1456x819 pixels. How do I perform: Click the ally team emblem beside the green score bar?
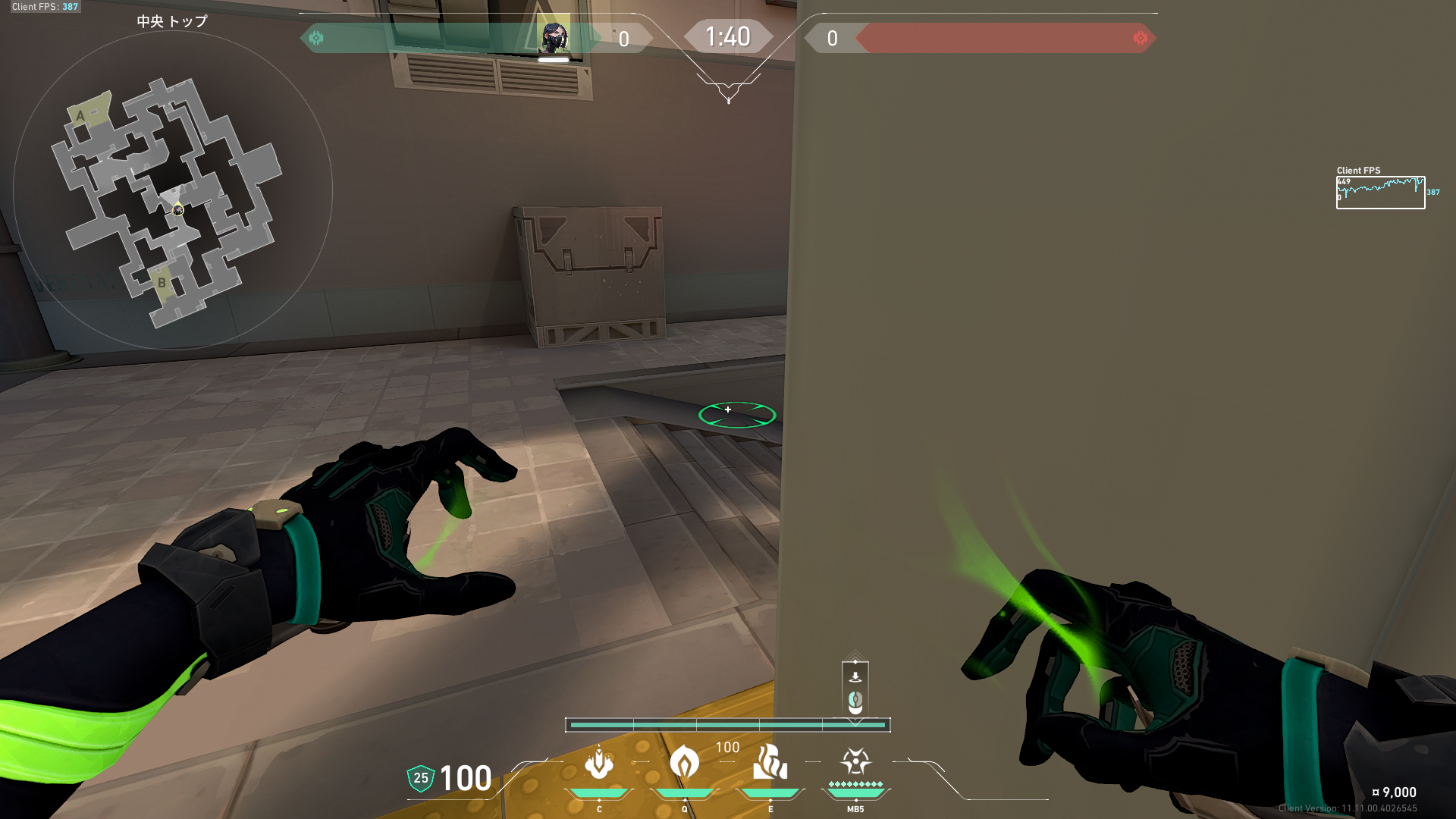click(316, 37)
